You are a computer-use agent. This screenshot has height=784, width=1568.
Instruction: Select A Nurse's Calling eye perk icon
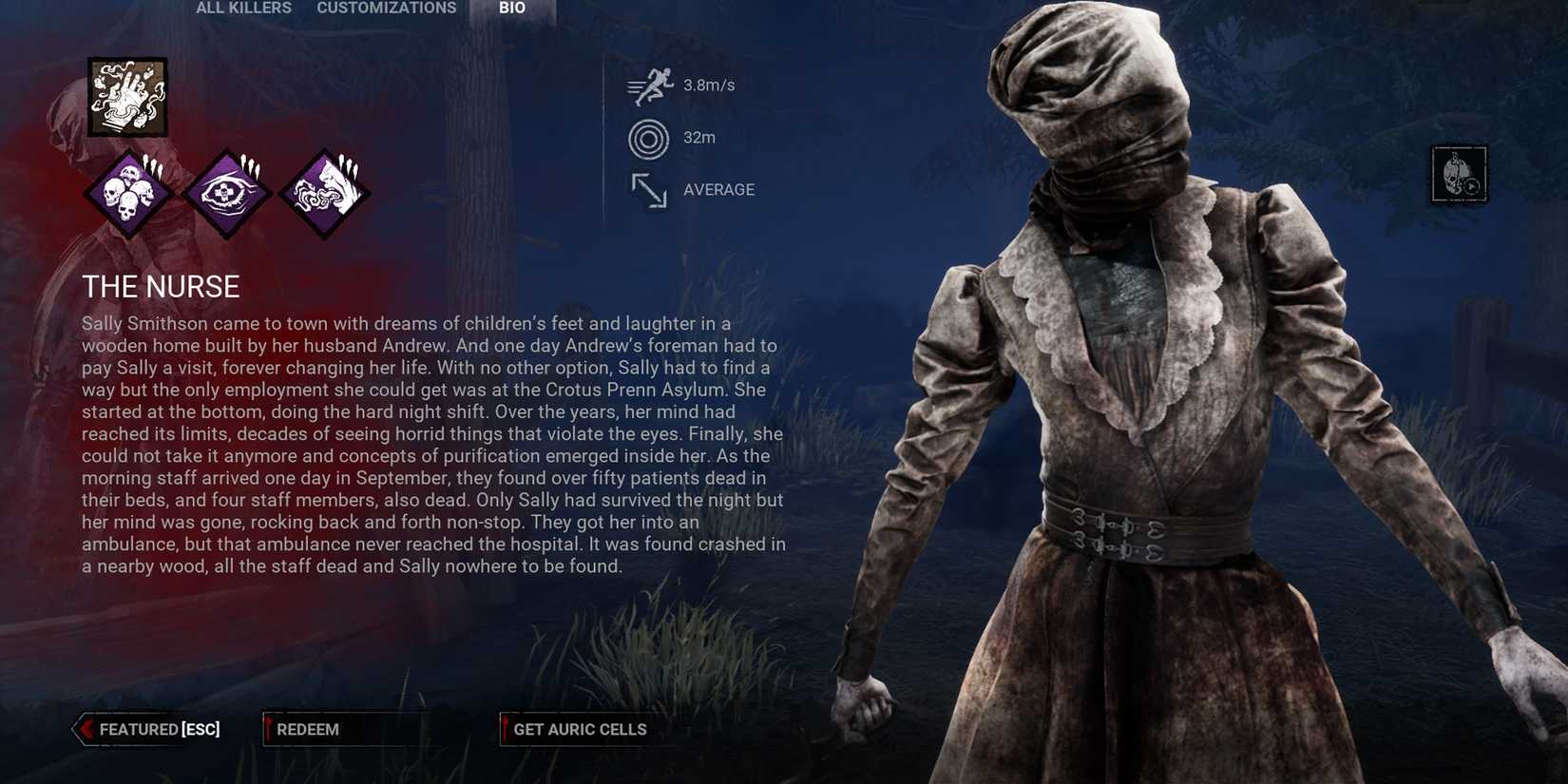(x=228, y=190)
